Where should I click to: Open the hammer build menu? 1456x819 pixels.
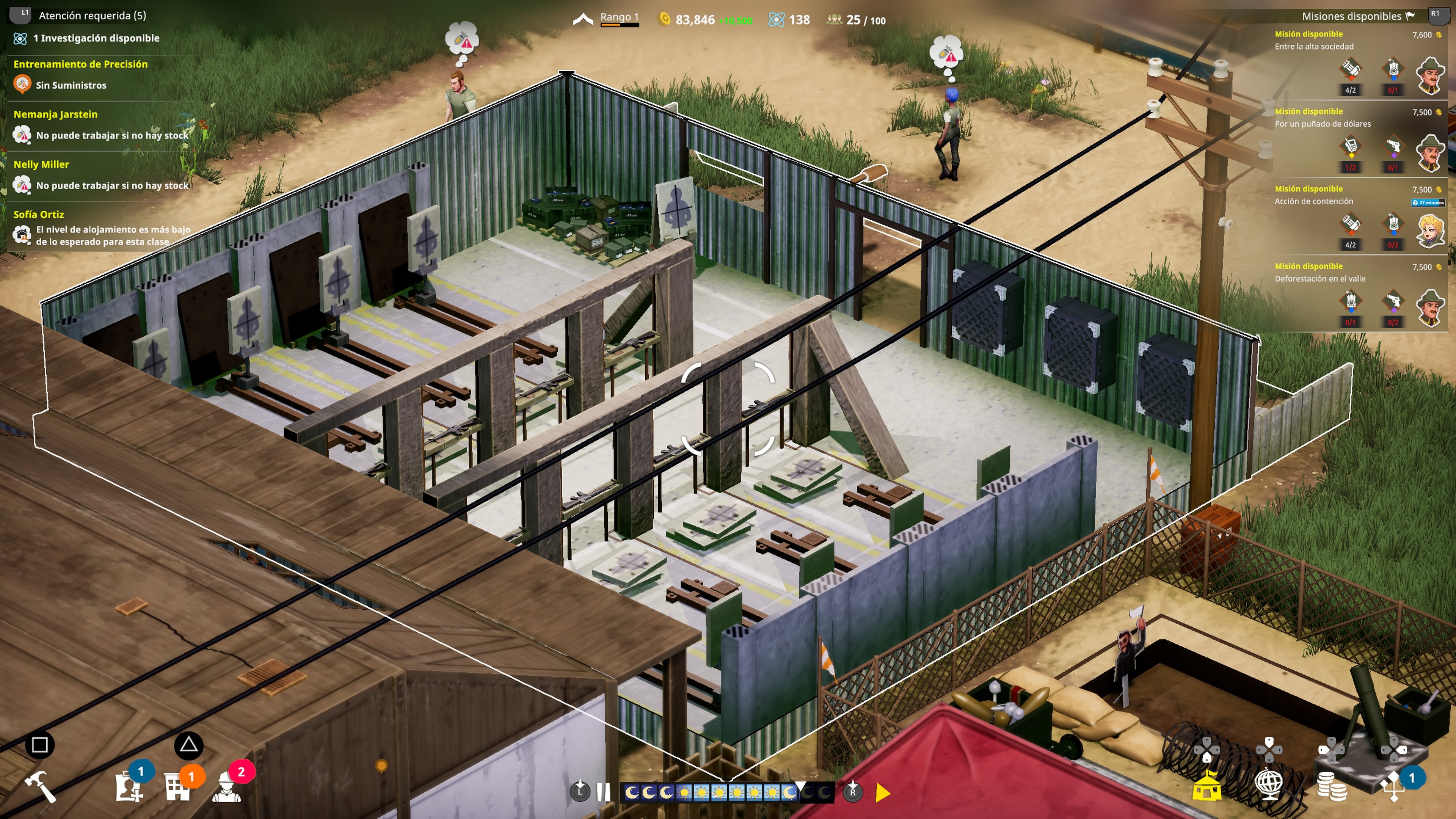40,786
